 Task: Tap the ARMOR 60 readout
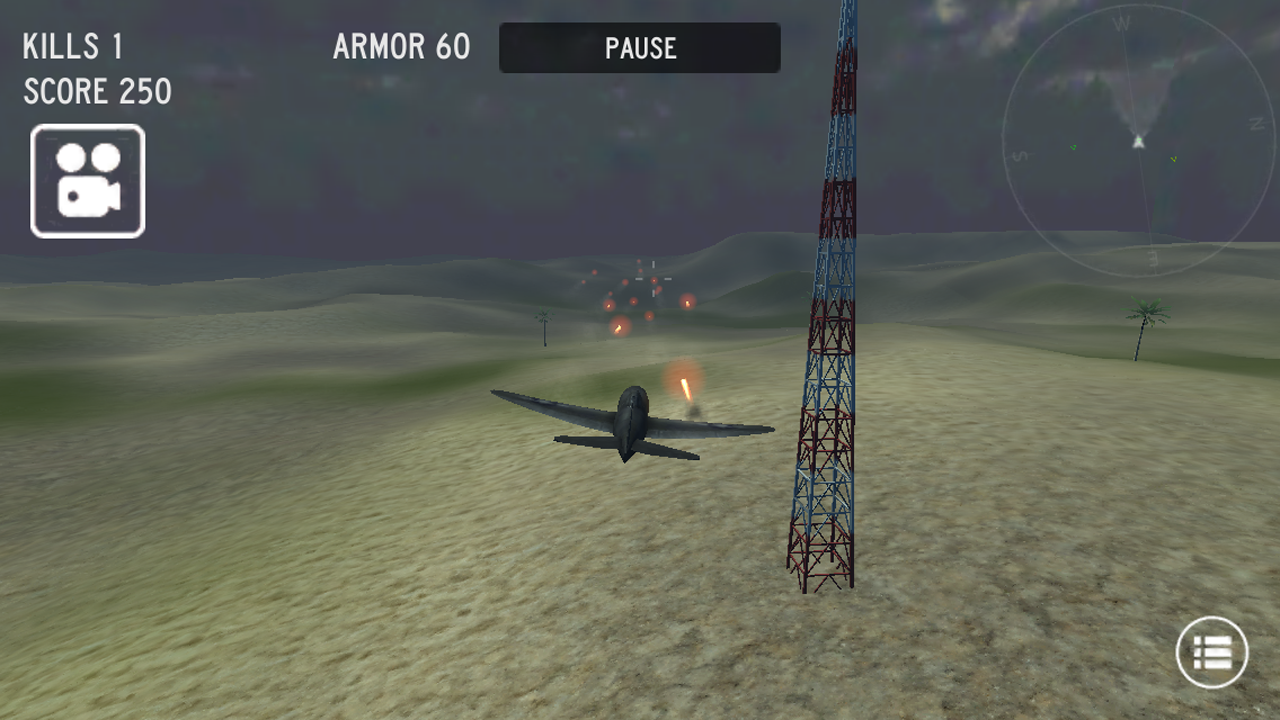(400, 47)
